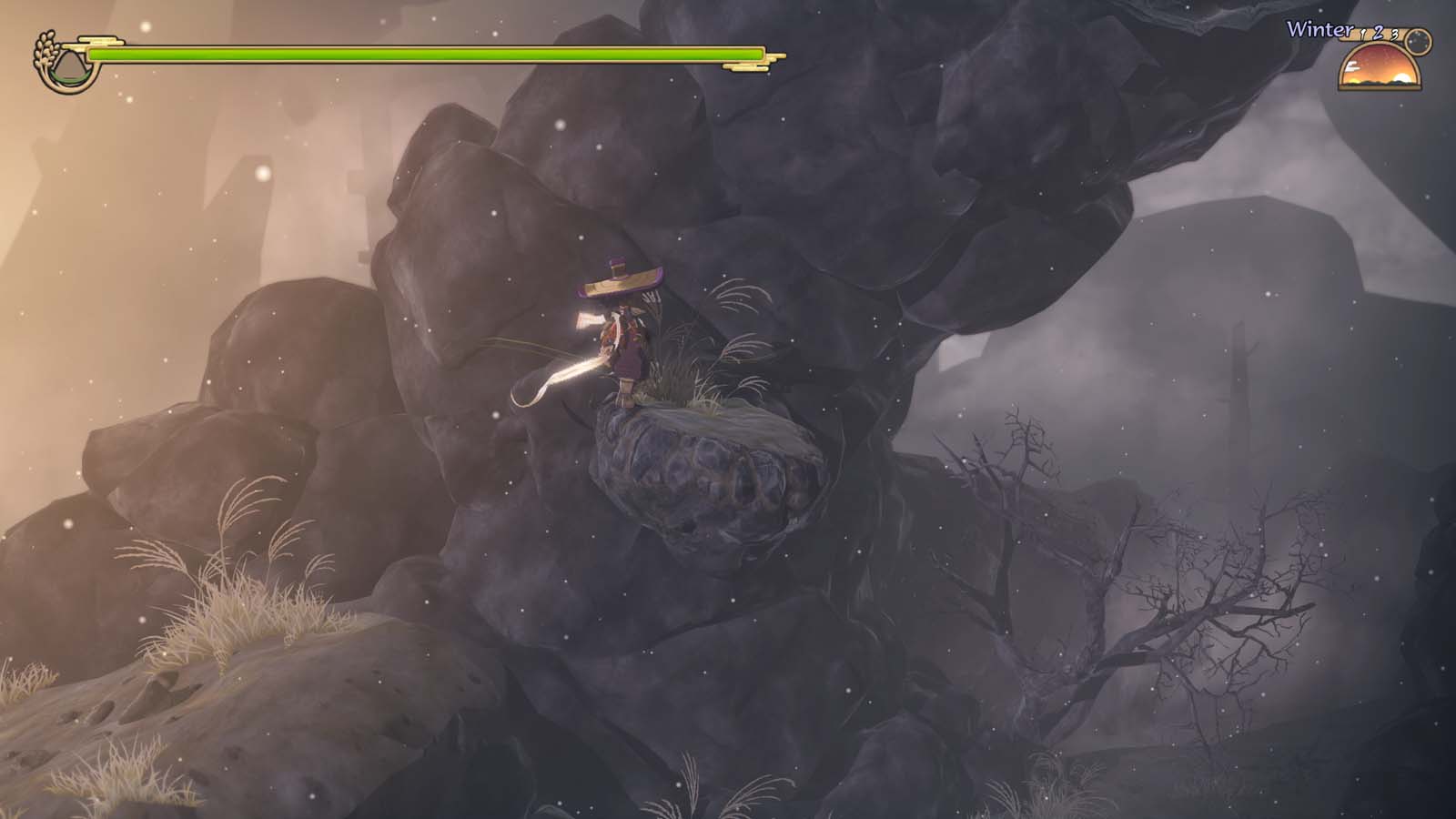Click the rice sheaf health emblem

(45, 47)
